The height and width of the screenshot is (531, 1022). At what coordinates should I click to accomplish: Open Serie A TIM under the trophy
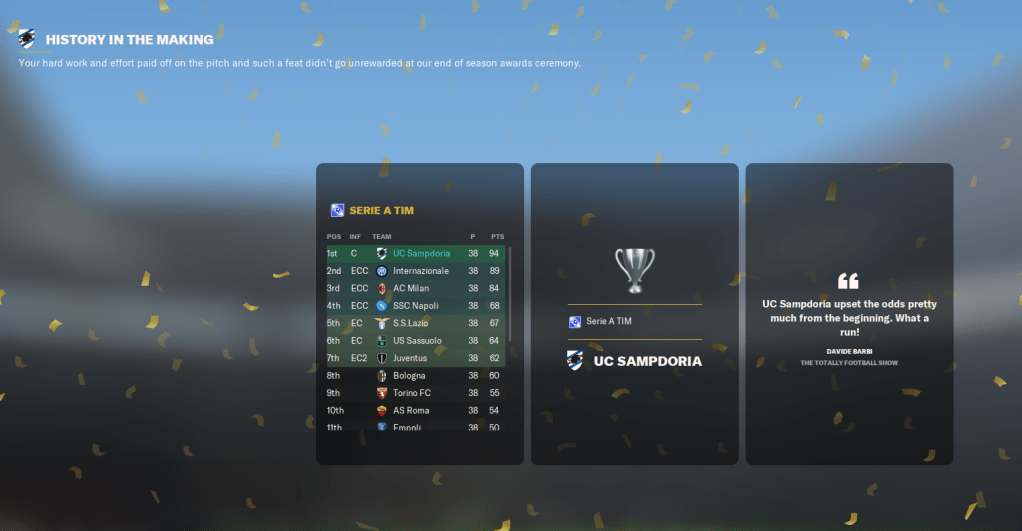(609, 322)
